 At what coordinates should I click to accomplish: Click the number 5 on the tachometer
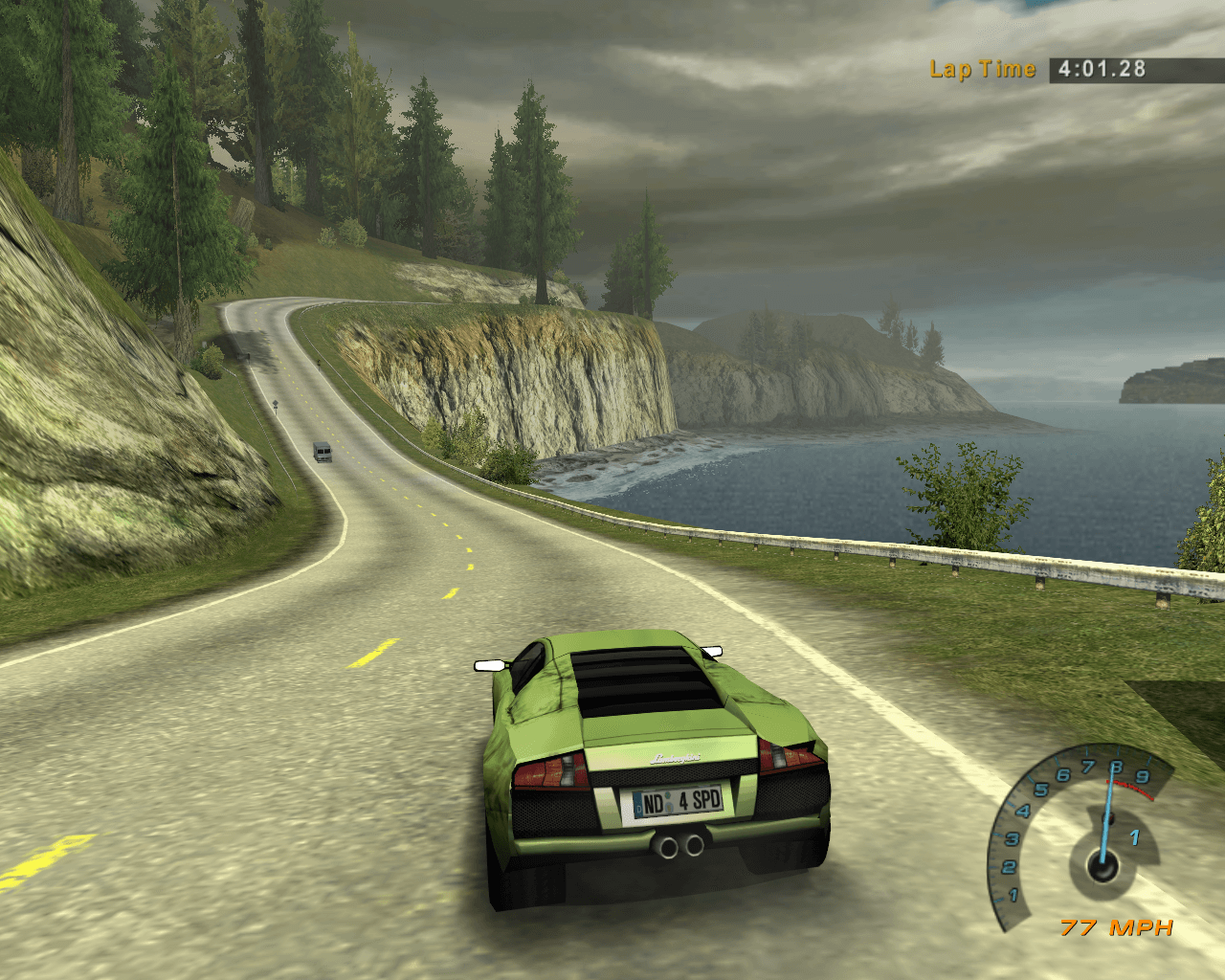point(1039,791)
